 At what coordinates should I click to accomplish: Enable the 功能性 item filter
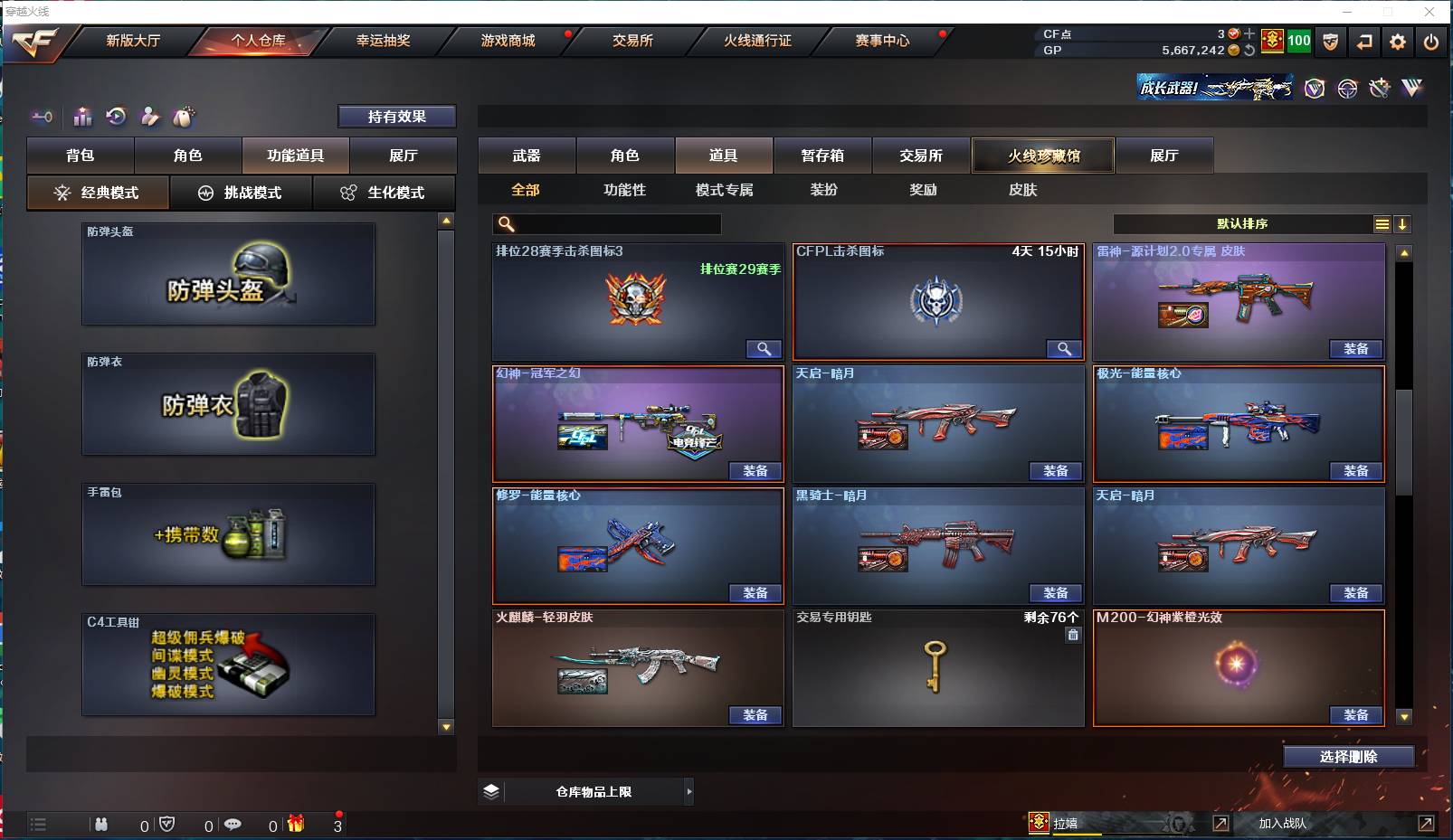coord(624,190)
